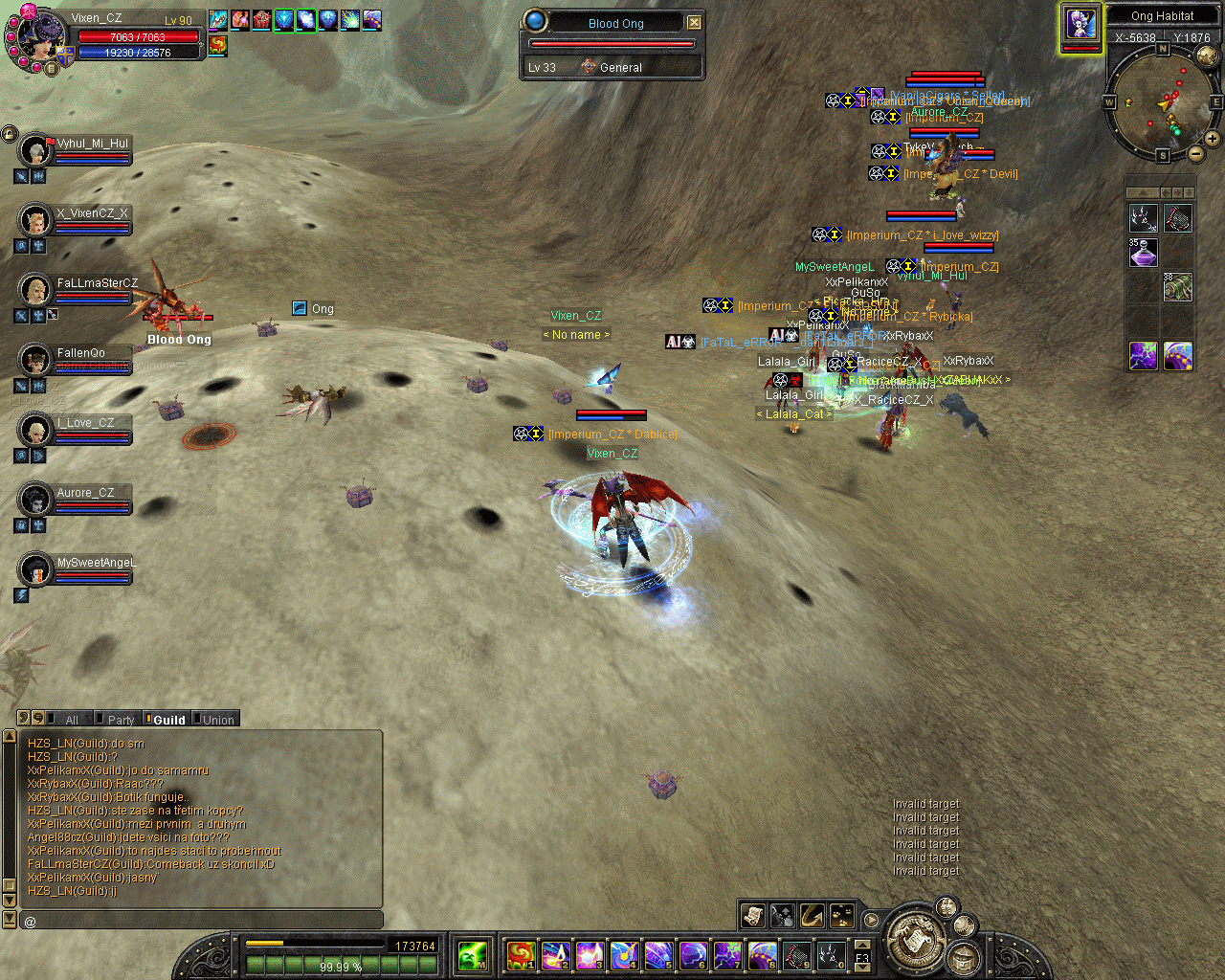Use the red swirl skill in hotbar slot 1
This screenshot has height=980, width=1225.
pyautogui.click(x=520, y=954)
